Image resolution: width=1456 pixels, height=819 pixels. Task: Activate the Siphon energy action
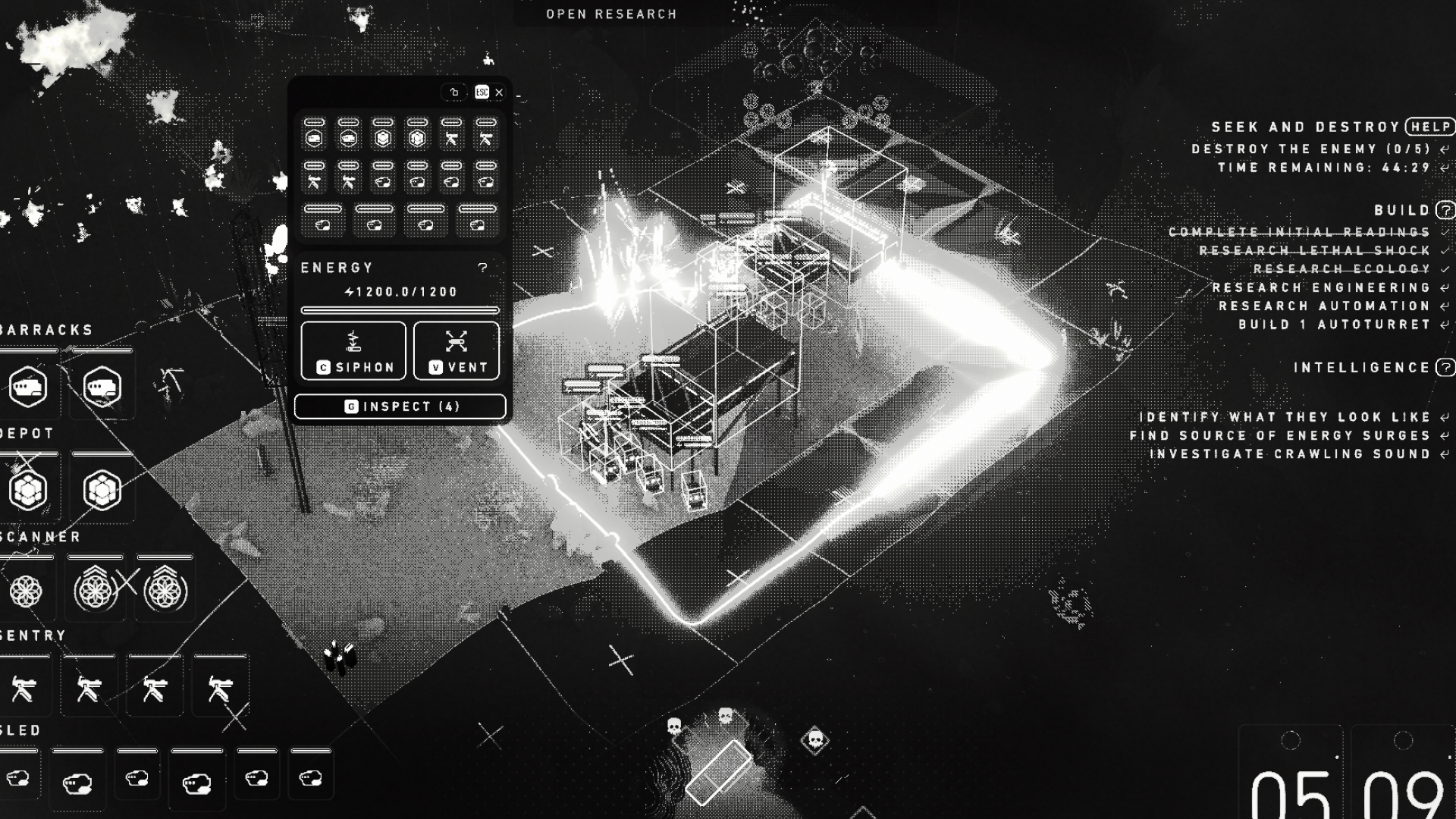[x=353, y=350]
